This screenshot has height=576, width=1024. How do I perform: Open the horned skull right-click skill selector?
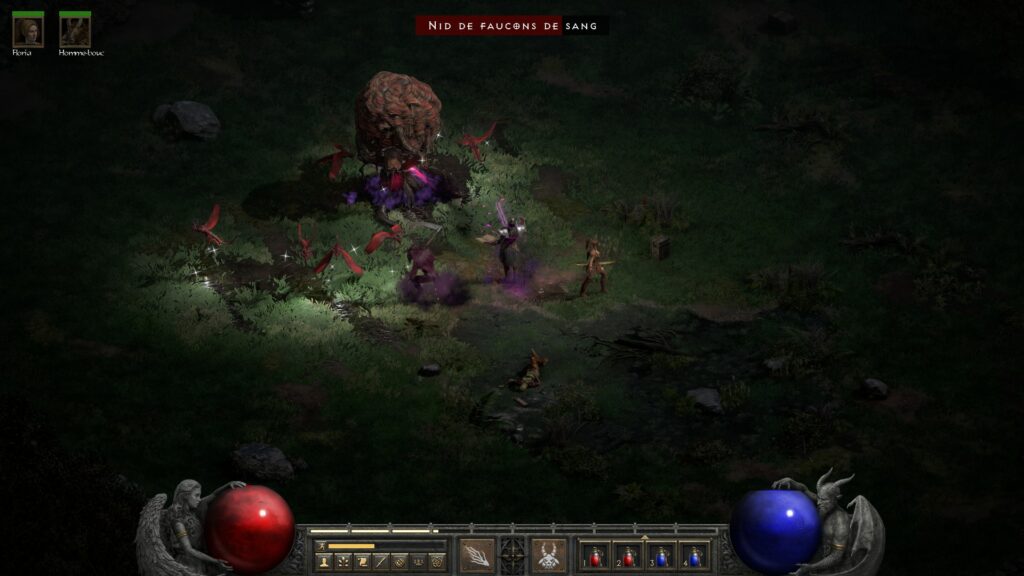click(548, 555)
